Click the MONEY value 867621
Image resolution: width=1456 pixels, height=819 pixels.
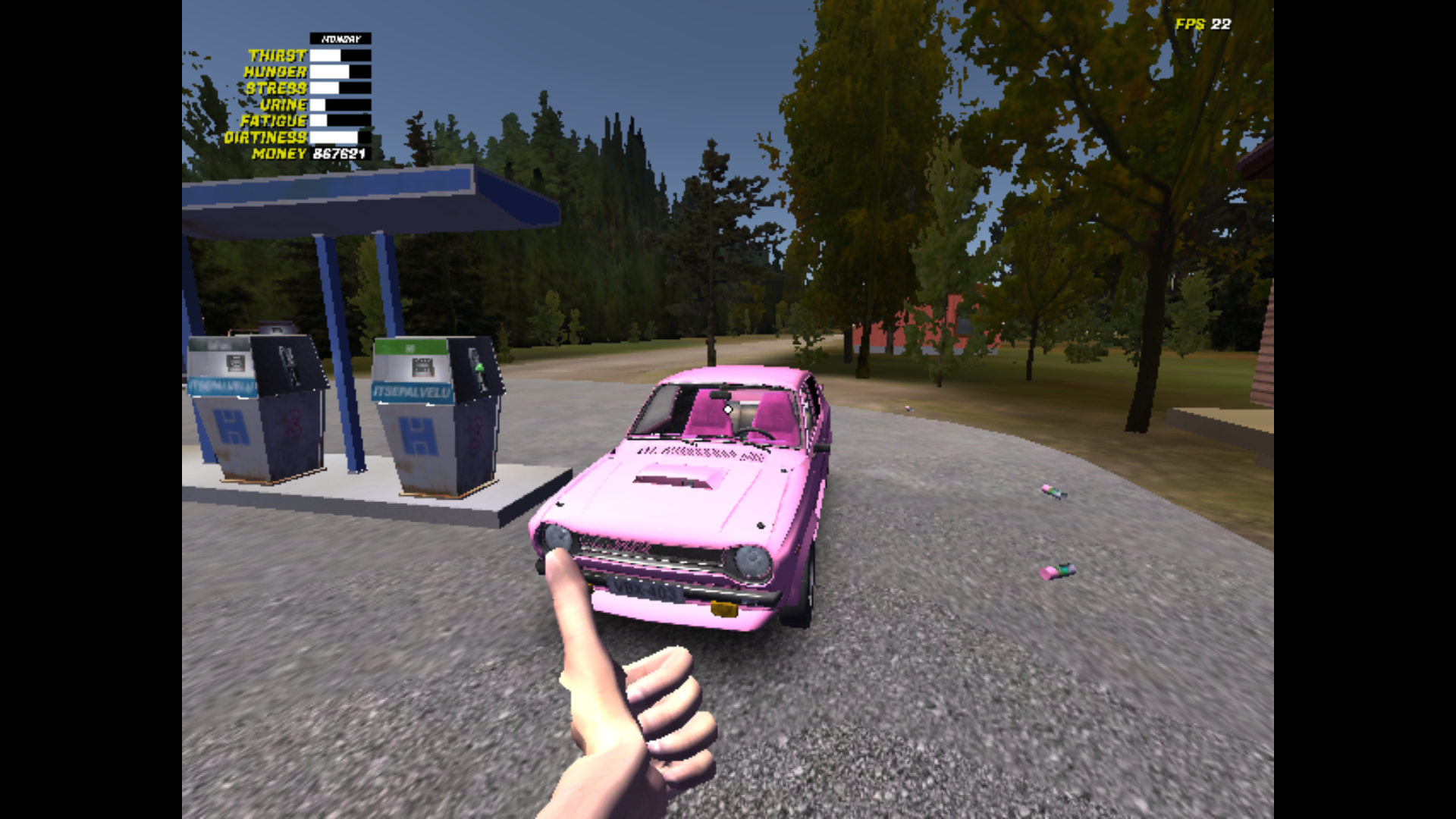[338, 155]
